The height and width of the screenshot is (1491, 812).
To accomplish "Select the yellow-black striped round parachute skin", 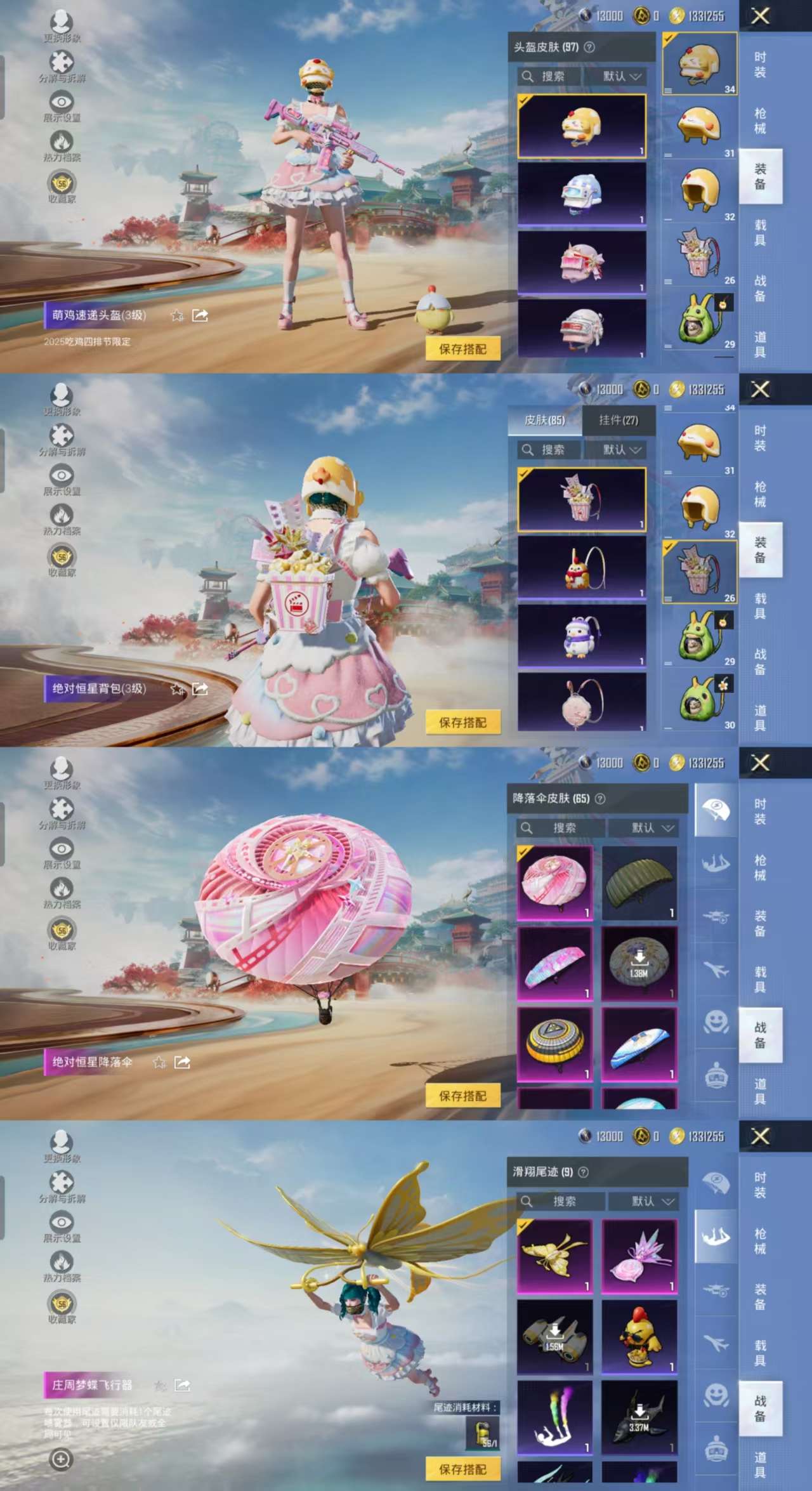I will tap(554, 1044).
